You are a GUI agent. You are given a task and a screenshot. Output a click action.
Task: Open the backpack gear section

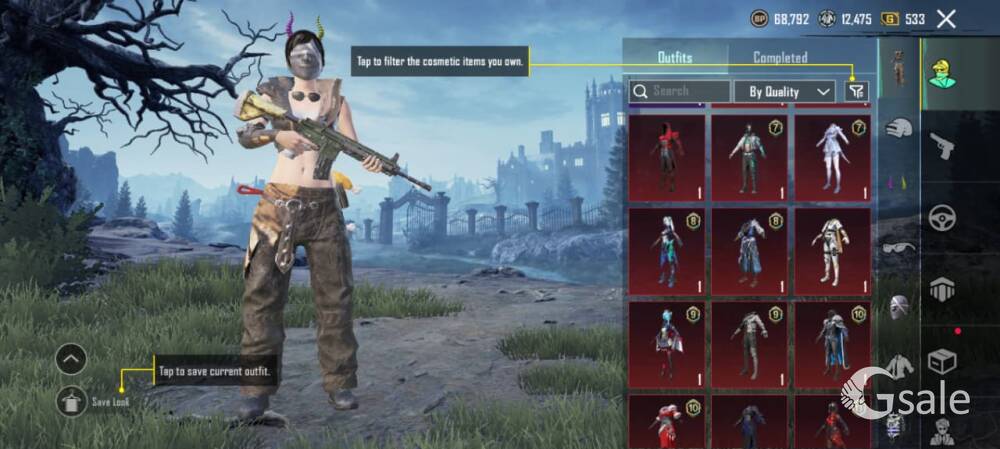pyautogui.click(x=942, y=289)
